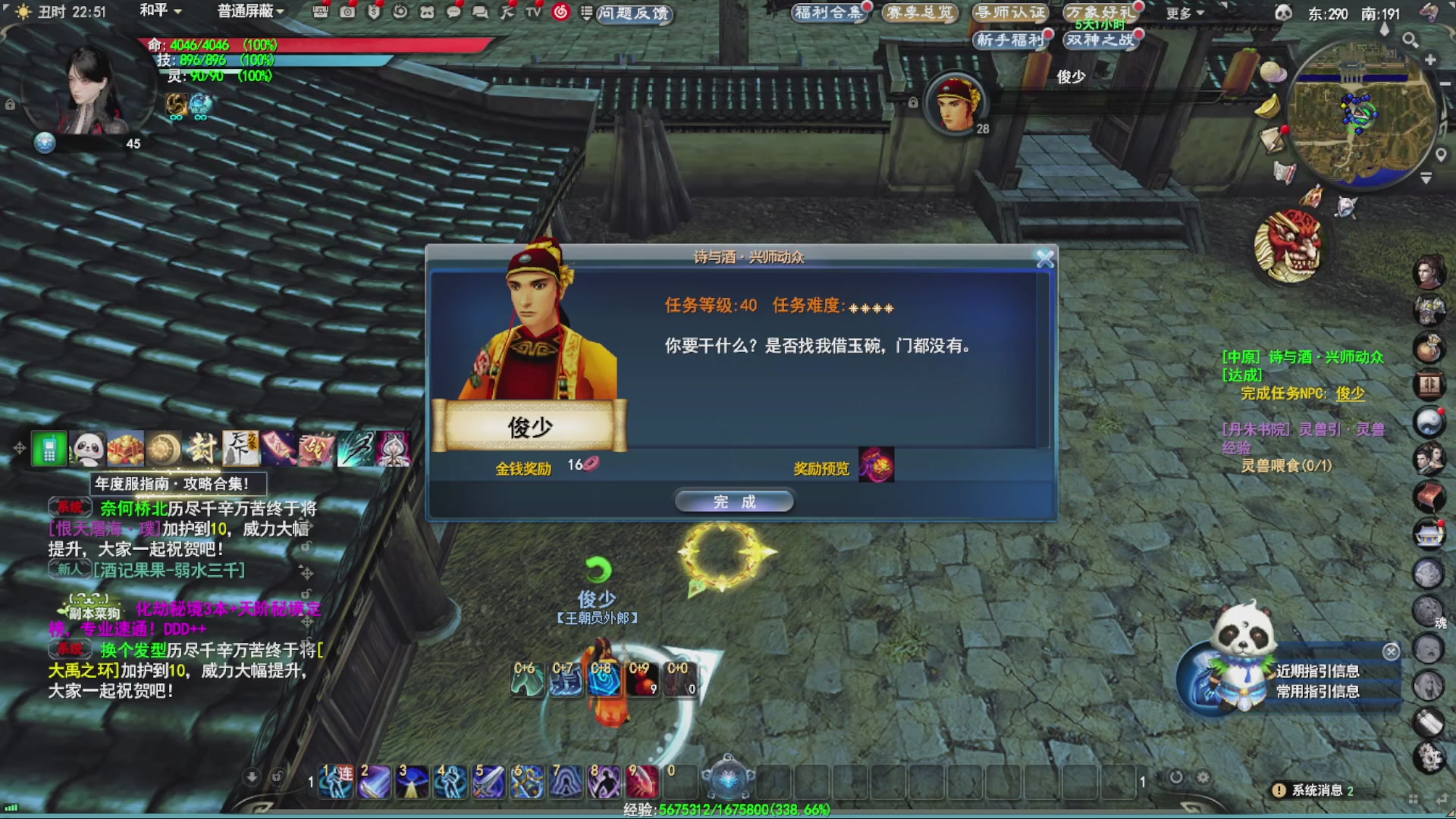
Task: Open the camera screenshot tool in top toolbar
Action: [347, 13]
